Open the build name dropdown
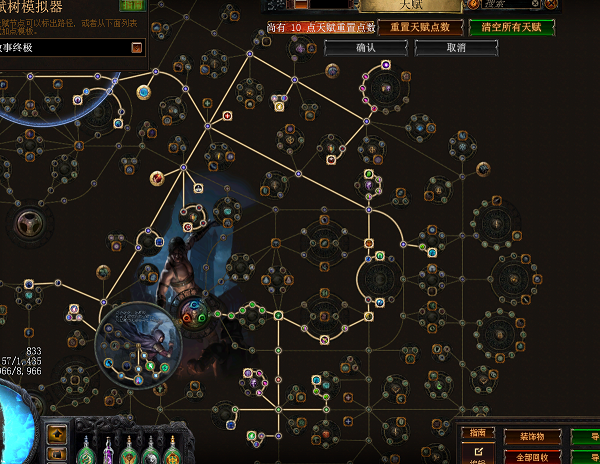The height and width of the screenshot is (464, 600). pos(136,46)
